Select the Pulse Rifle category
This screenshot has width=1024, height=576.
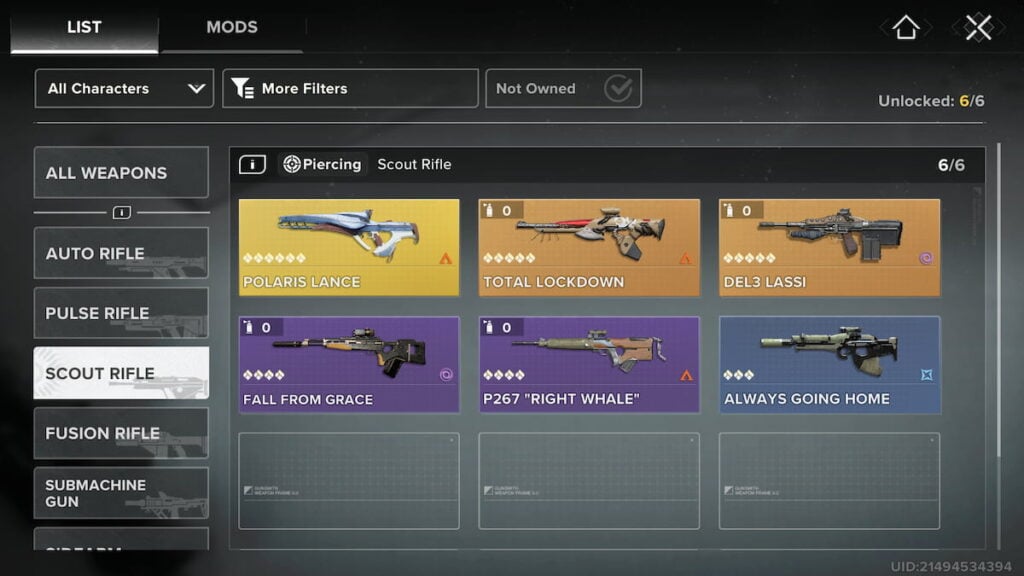point(121,313)
